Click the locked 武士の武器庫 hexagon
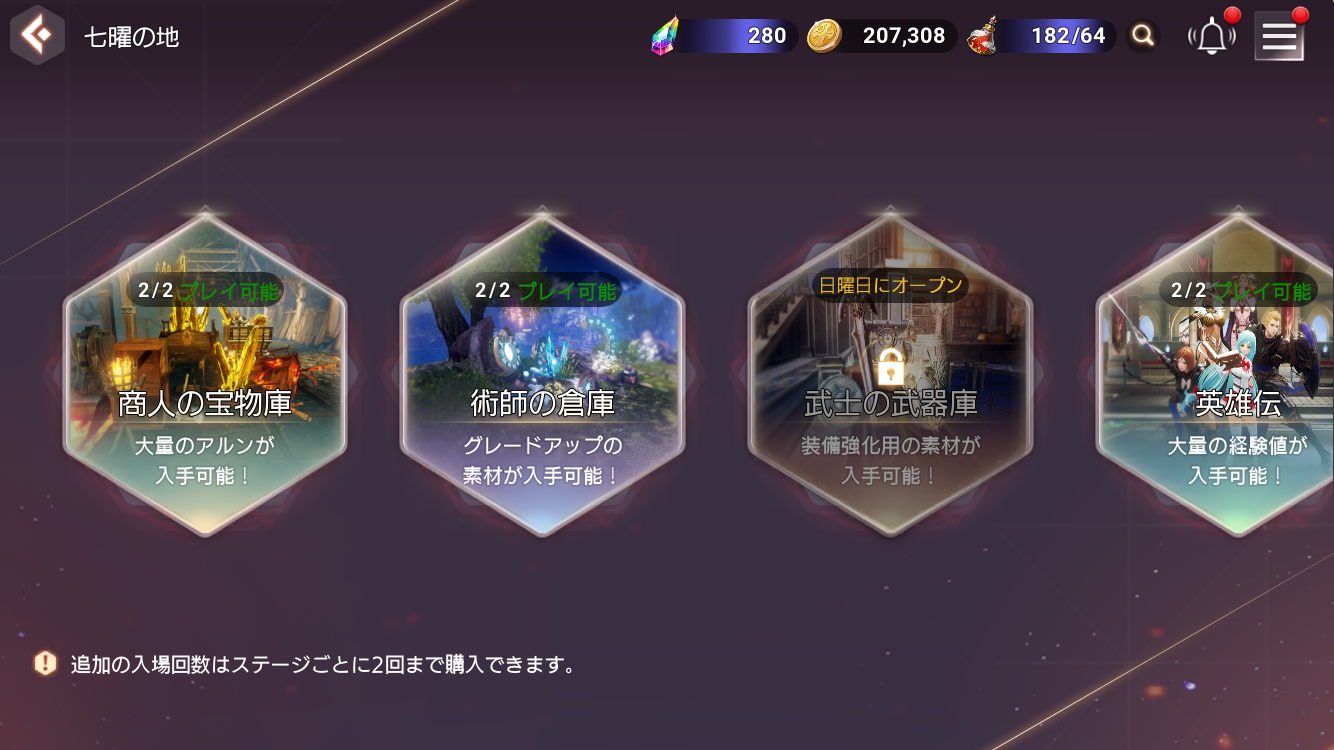Viewport: 1334px width, 750px height. pos(889,380)
